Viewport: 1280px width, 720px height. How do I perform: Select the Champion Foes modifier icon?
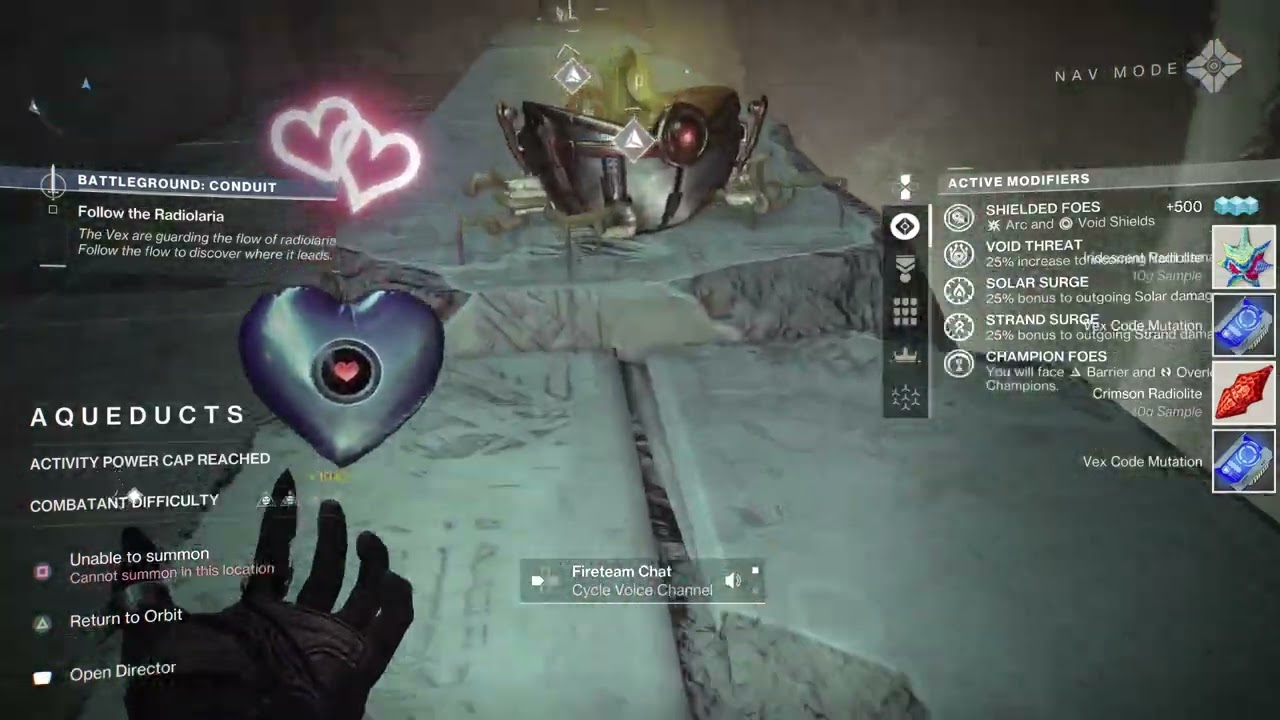coord(959,364)
